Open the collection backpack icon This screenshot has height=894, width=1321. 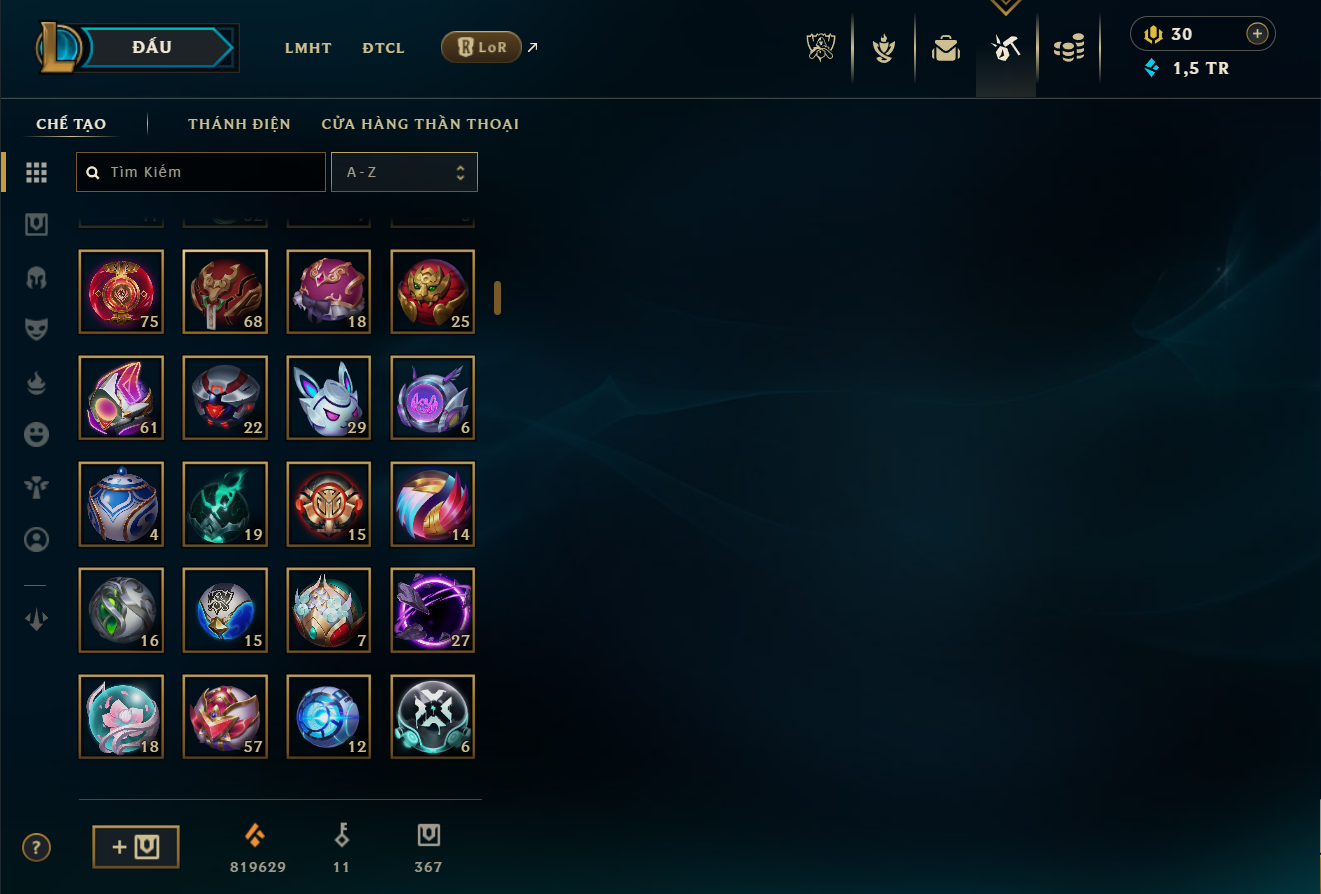(x=946, y=48)
